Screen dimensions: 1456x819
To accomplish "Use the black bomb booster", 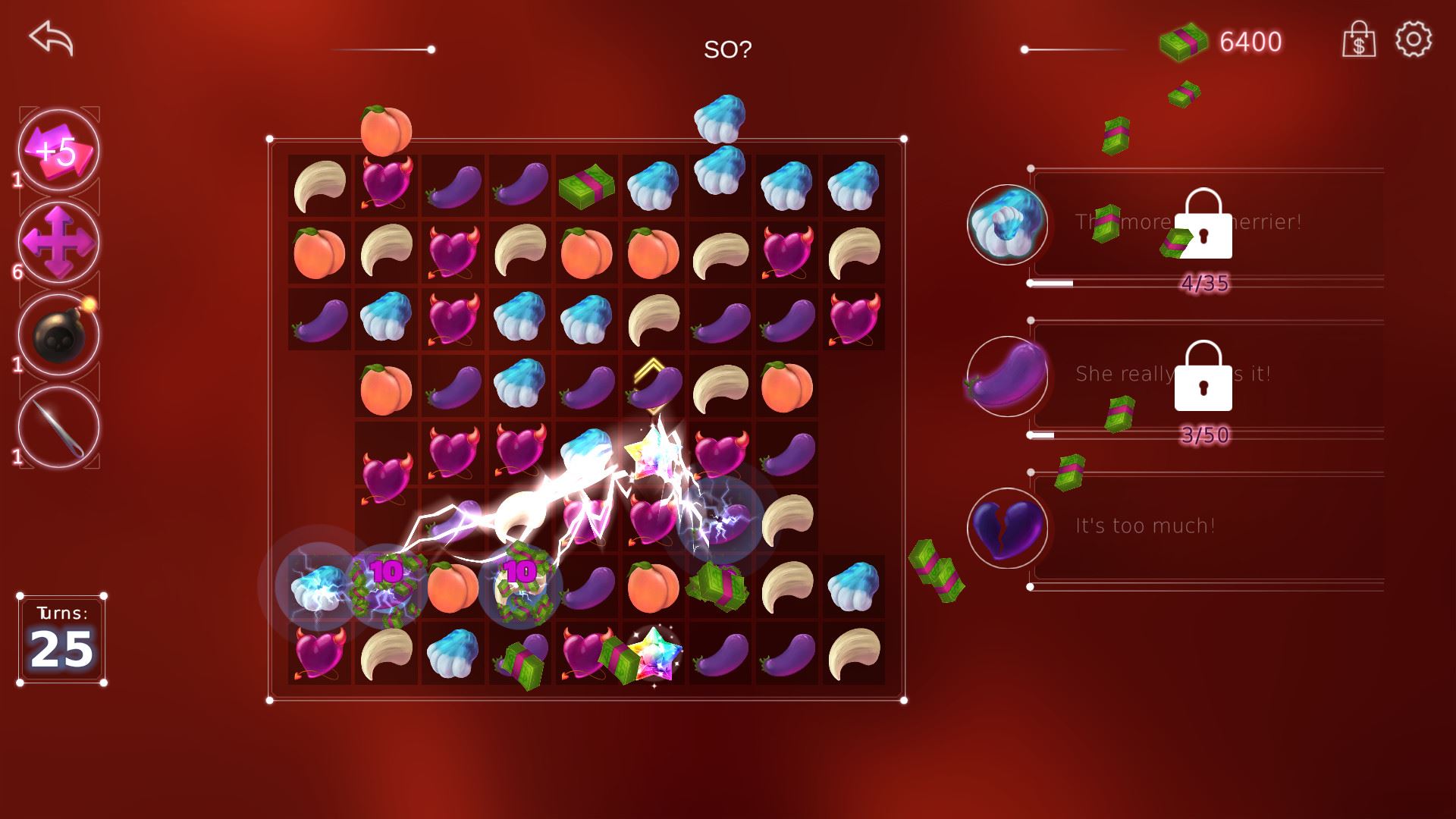I will coord(58,335).
